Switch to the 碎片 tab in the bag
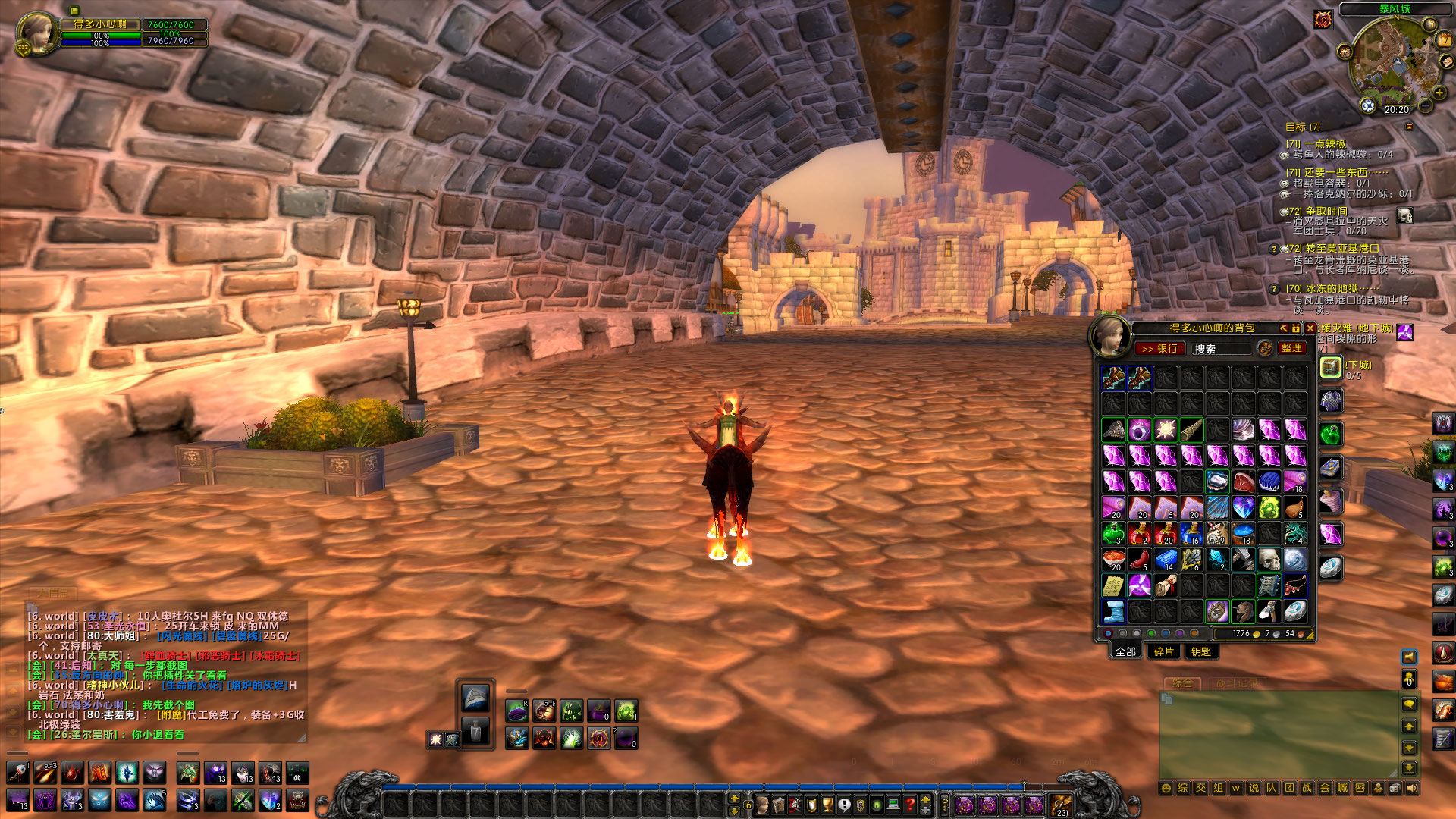Viewport: 1456px width, 819px height. coord(1163,652)
